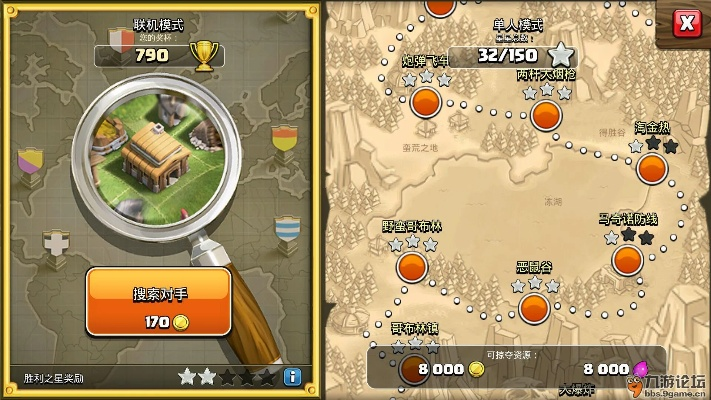Choose the 淘金热 level node
Screen dimensions: 711x400
[x=652, y=166]
